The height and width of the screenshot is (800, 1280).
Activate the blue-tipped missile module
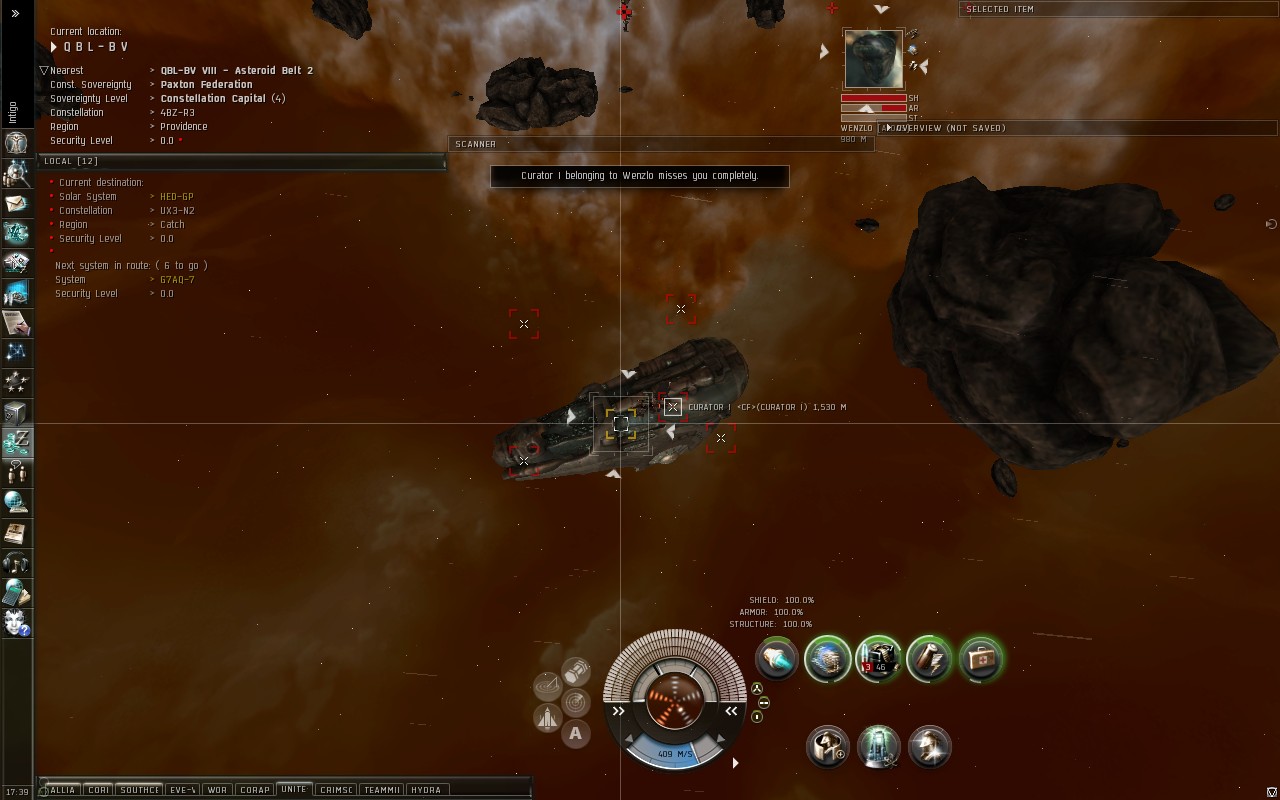pos(776,660)
